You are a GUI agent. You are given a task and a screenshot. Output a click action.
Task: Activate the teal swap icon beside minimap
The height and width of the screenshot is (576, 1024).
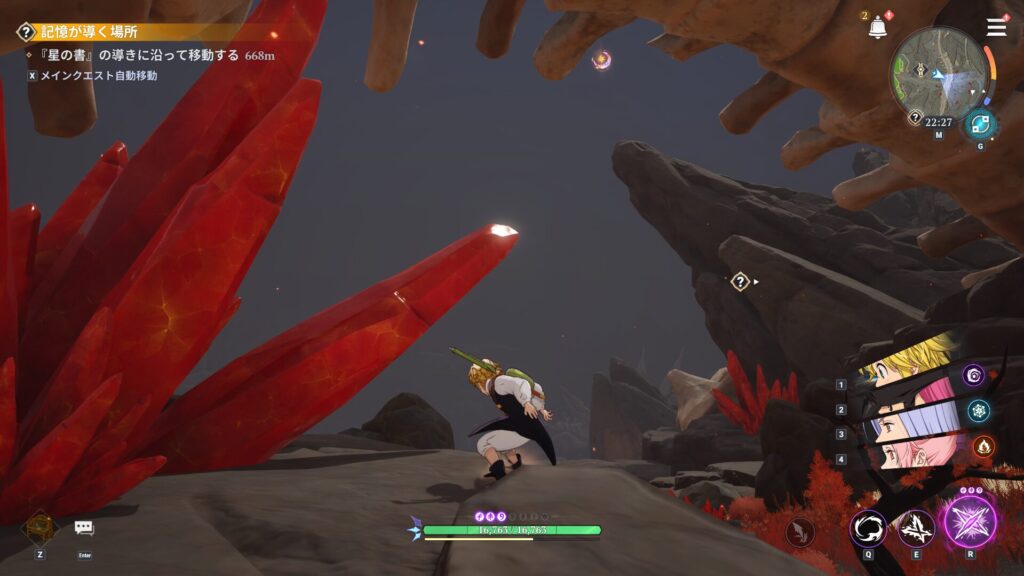coord(980,125)
